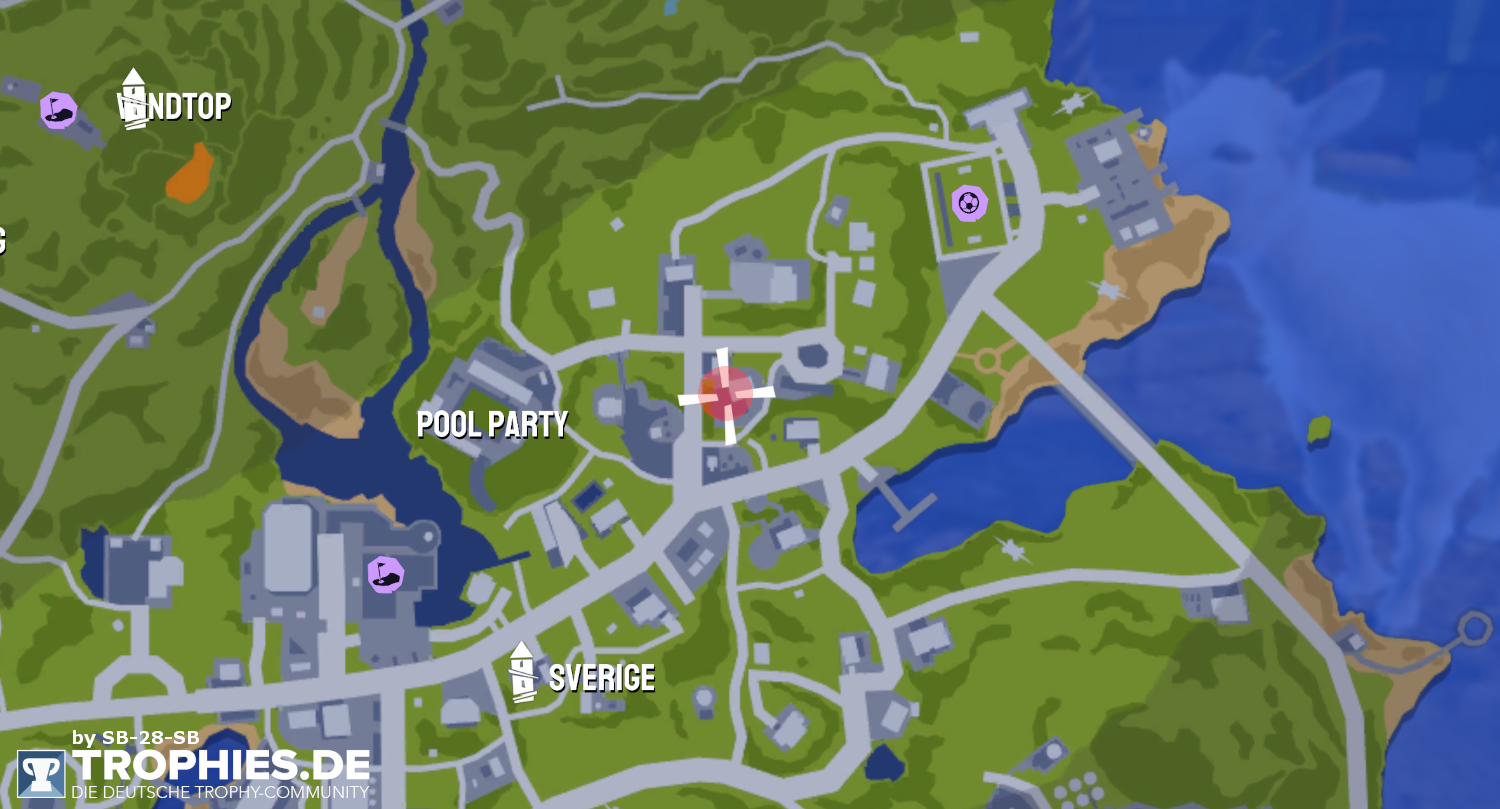Click the red crosshair location marker
The height and width of the screenshot is (809, 1500).
(x=726, y=394)
